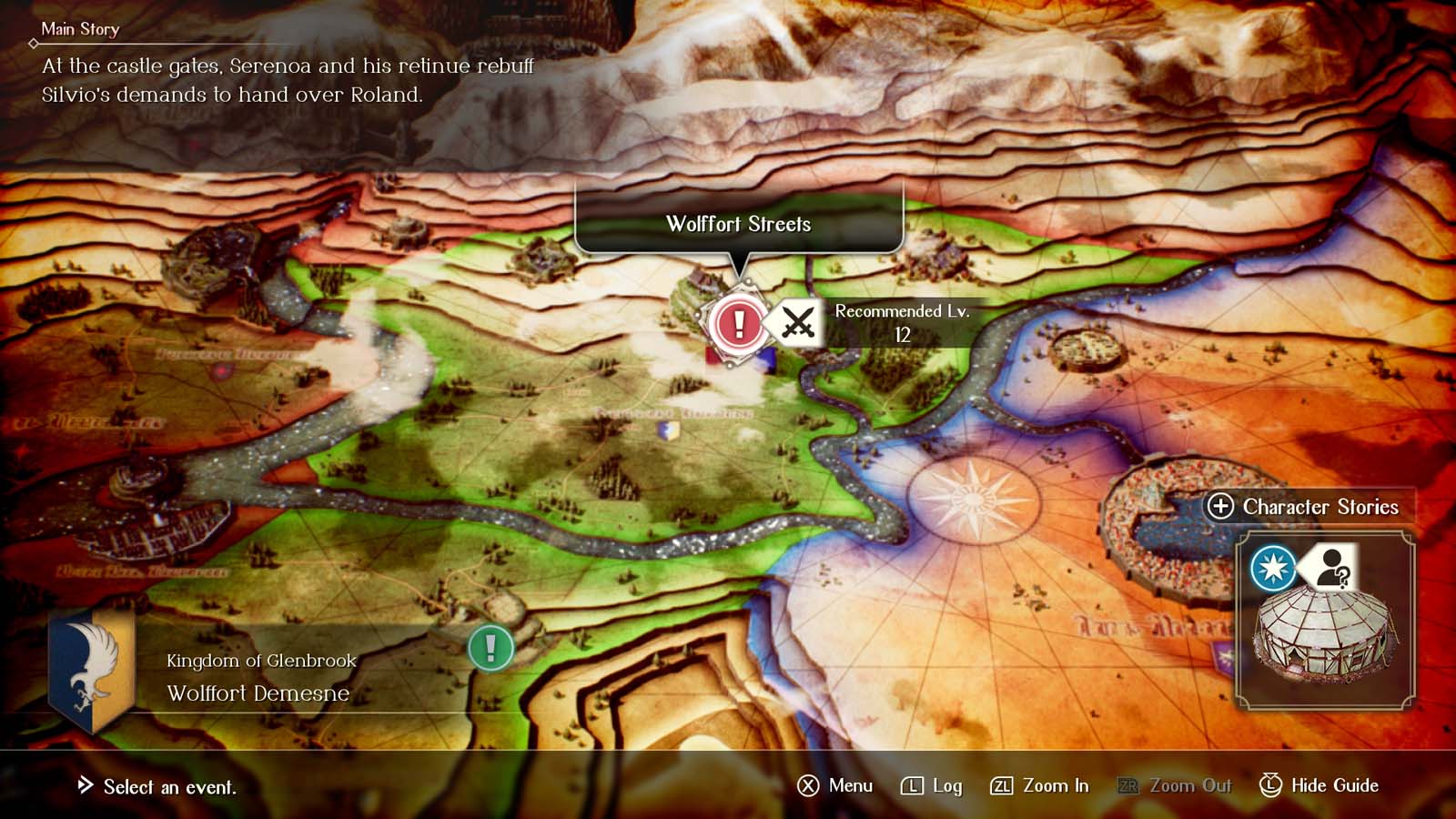Image resolution: width=1456 pixels, height=819 pixels.
Task: Select the Main Story header label
Action: click(80, 29)
